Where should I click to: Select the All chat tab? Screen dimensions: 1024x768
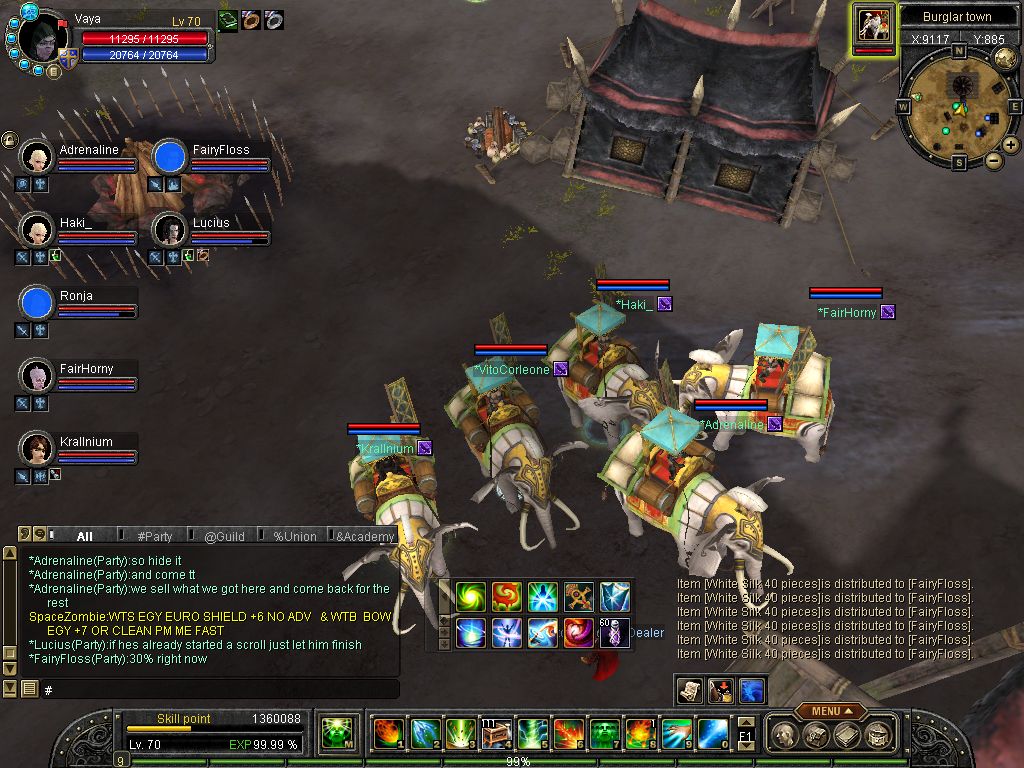(x=84, y=536)
